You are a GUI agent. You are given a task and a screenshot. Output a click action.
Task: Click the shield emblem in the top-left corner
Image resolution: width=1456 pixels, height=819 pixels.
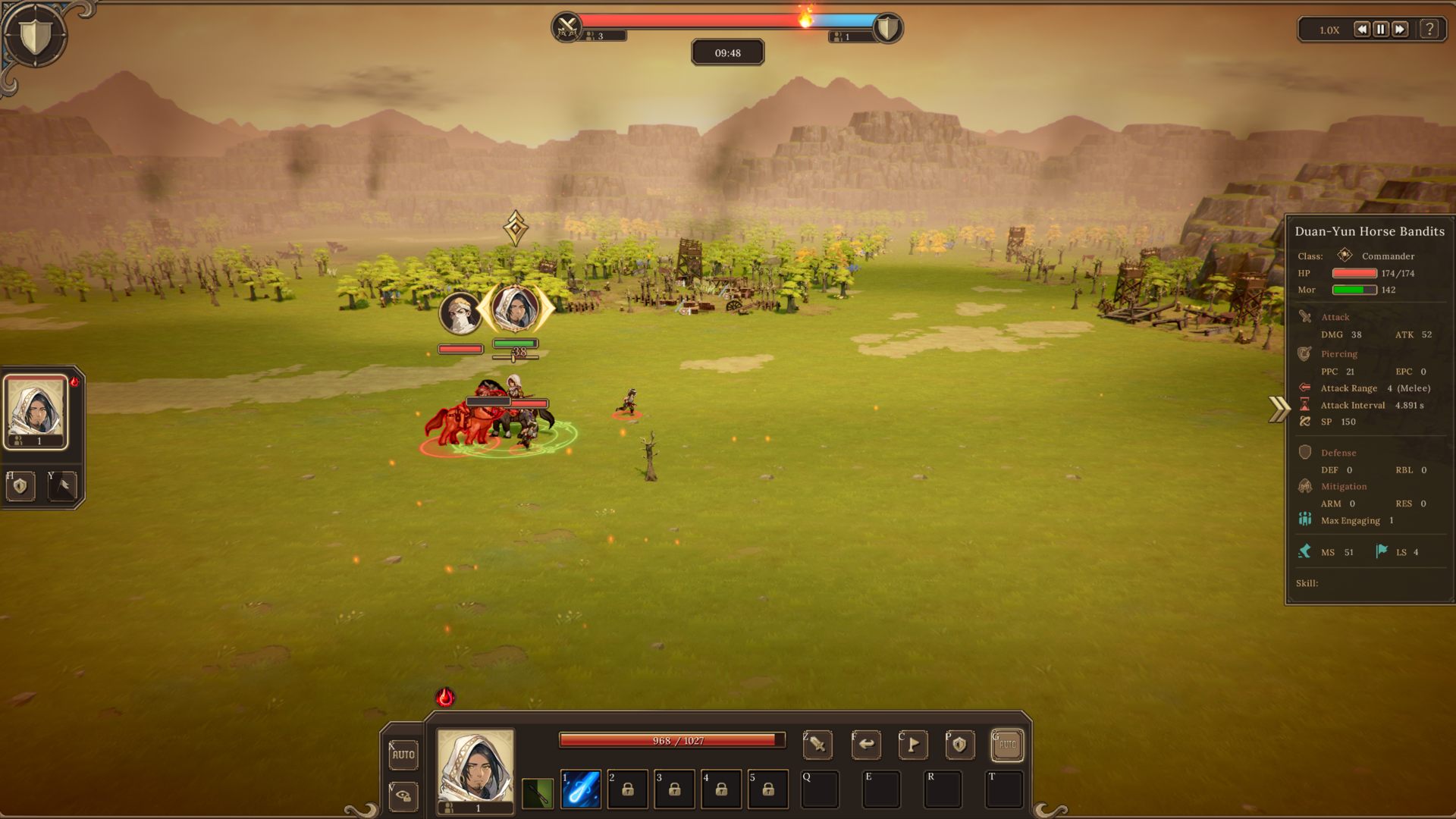coord(34,36)
